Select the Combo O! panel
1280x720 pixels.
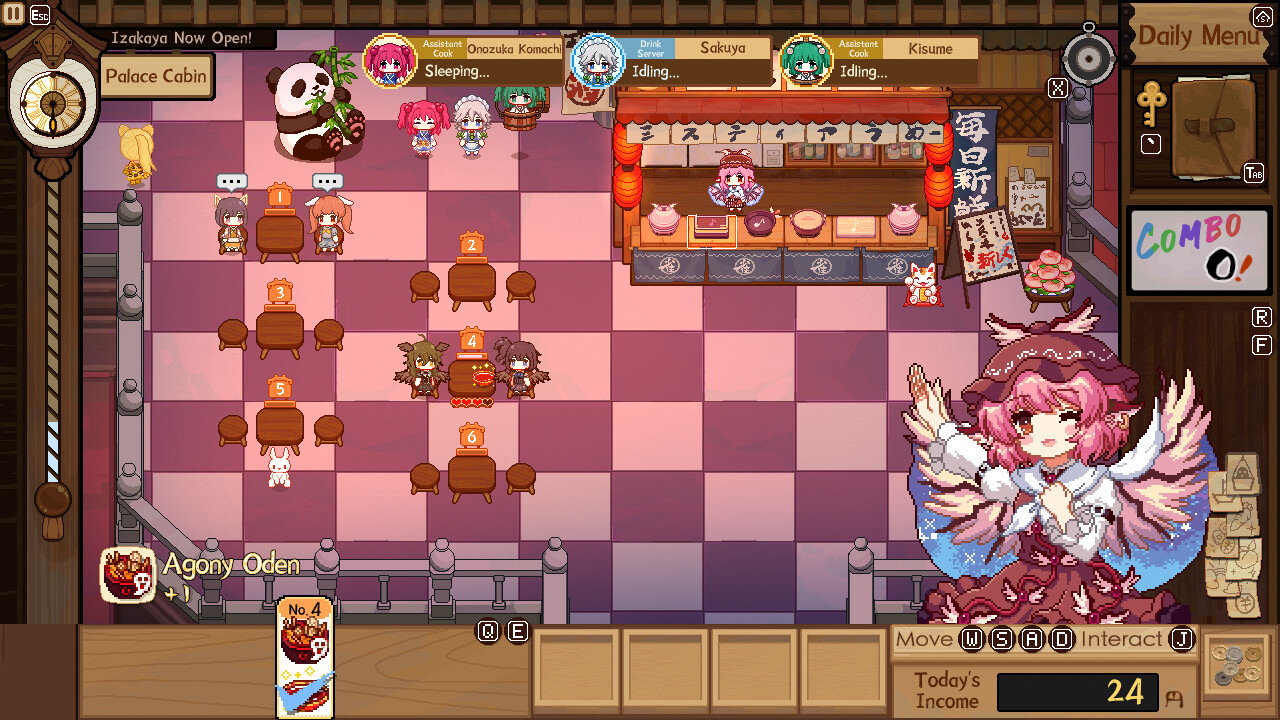(x=1199, y=250)
